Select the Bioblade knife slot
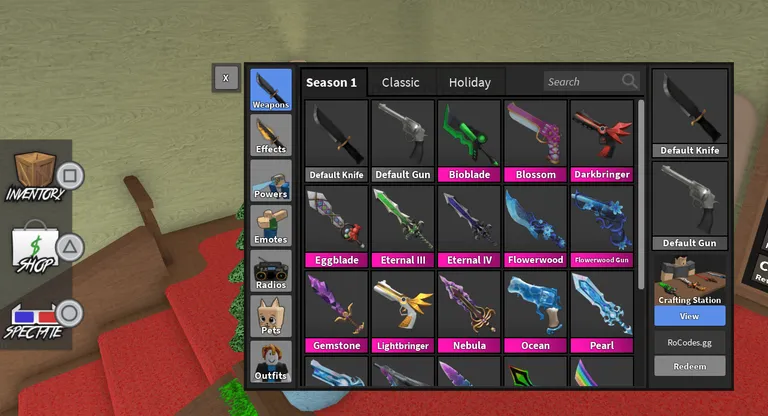This screenshot has height=416, width=768. (469, 140)
